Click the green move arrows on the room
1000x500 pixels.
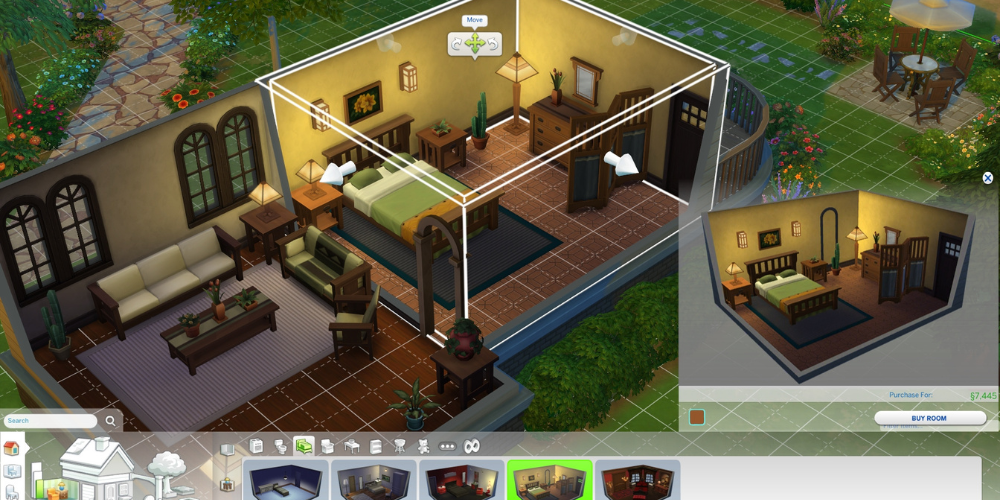coord(475,43)
